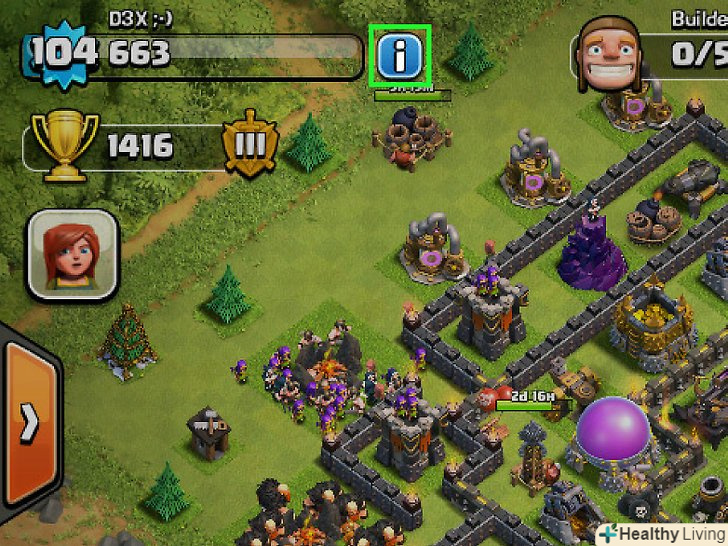728x546 pixels.
Task: Select the red-haired Valkyrie portrait button
Action: coord(73,255)
